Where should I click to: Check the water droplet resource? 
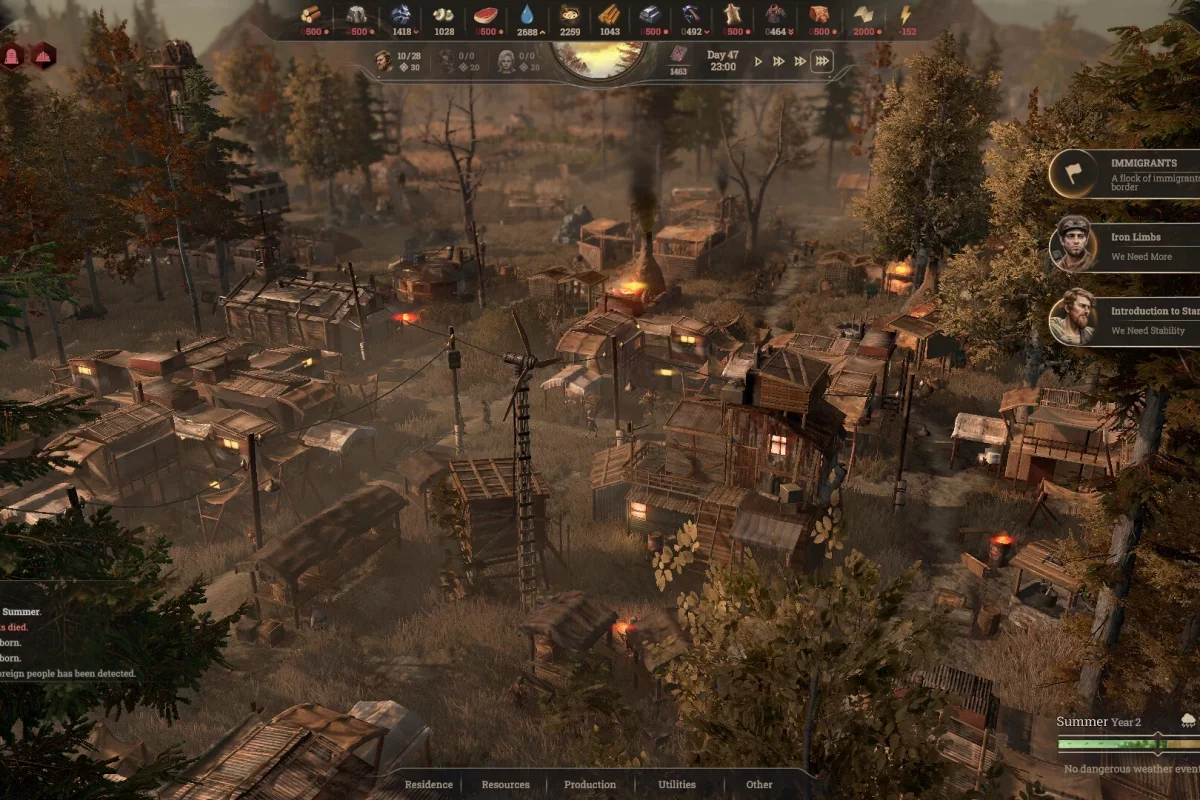click(x=527, y=14)
